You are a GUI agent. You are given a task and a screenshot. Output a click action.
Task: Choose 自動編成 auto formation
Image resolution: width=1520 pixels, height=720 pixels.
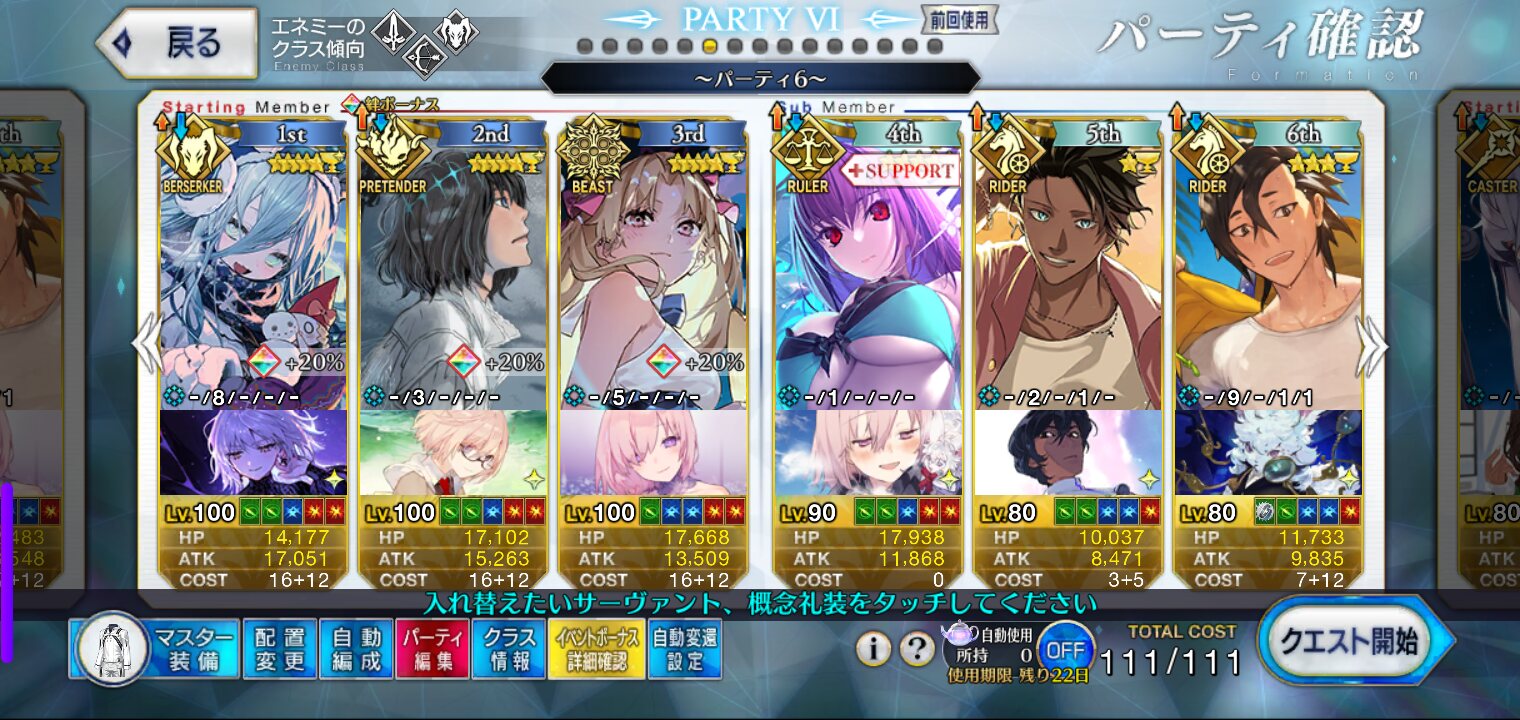[x=356, y=649]
